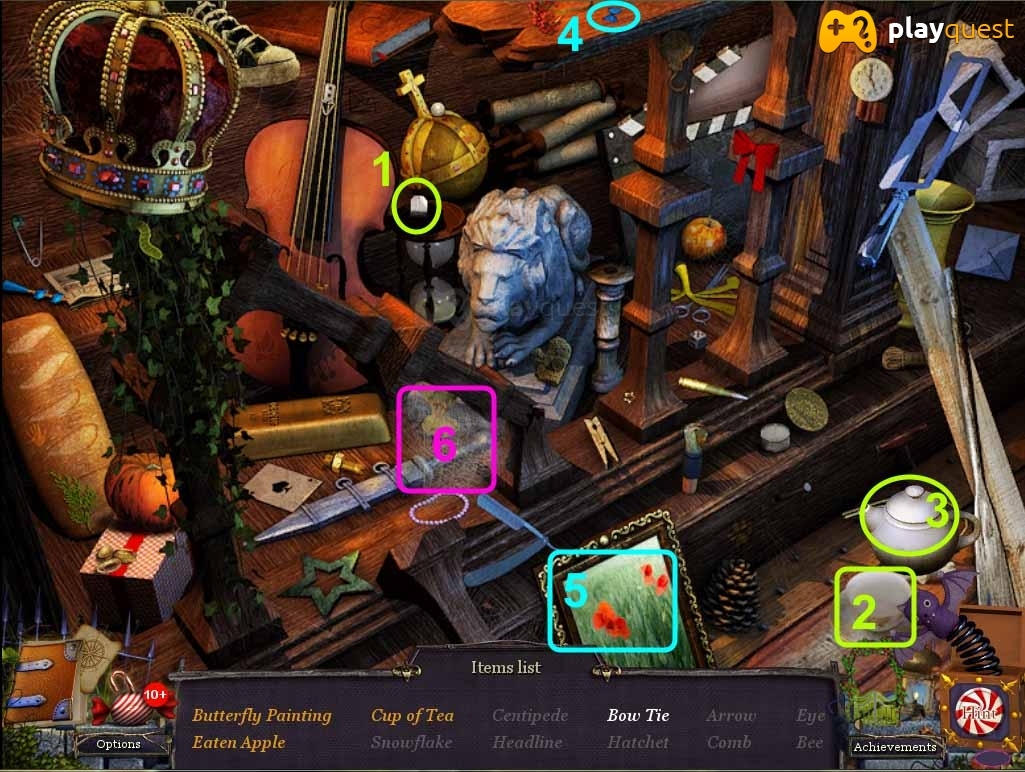Open the Options menu
The image size is (1025, 772).
point(118,744)
